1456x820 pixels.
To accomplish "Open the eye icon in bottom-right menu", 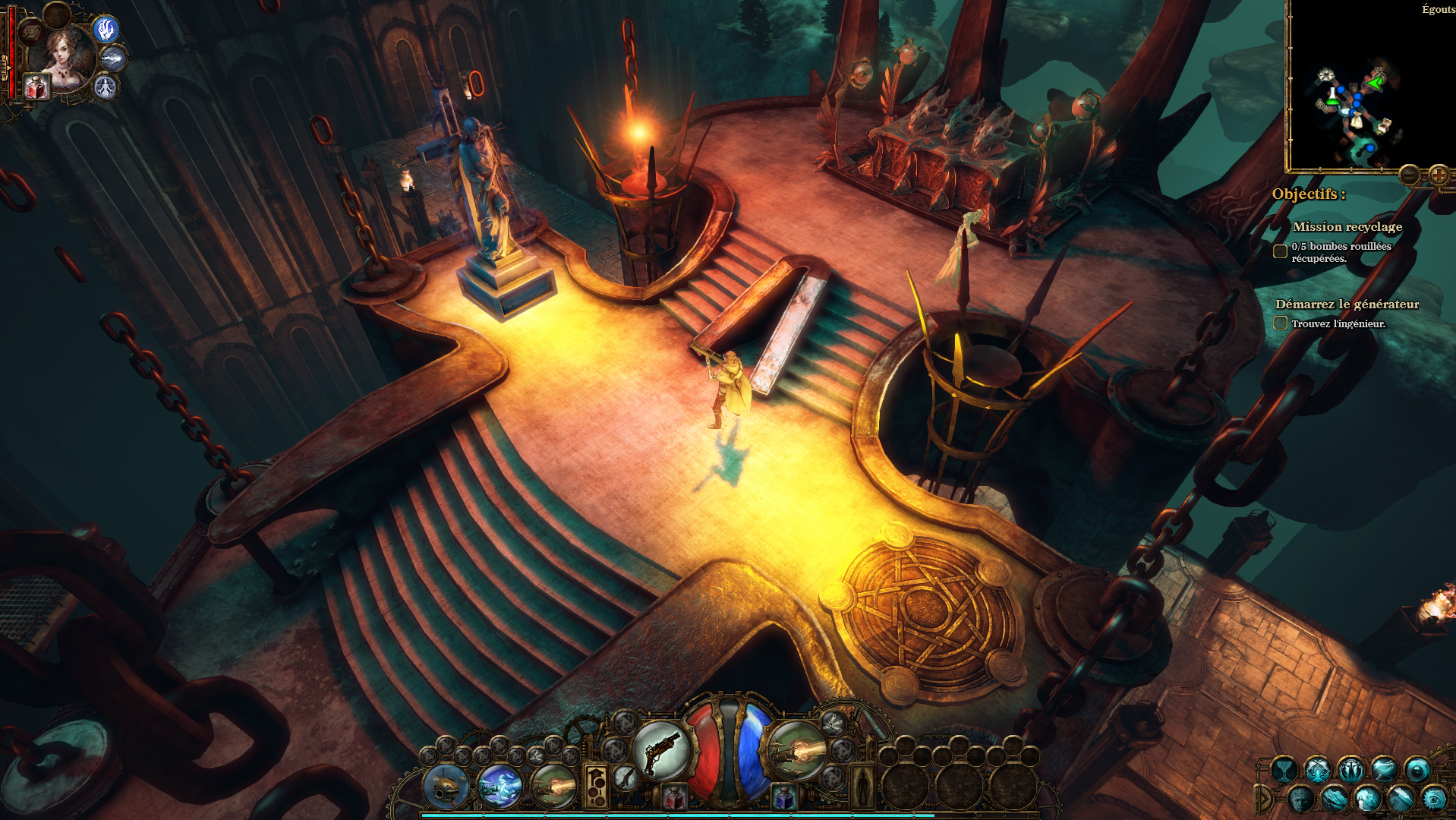I will (x=1433, y=799).
